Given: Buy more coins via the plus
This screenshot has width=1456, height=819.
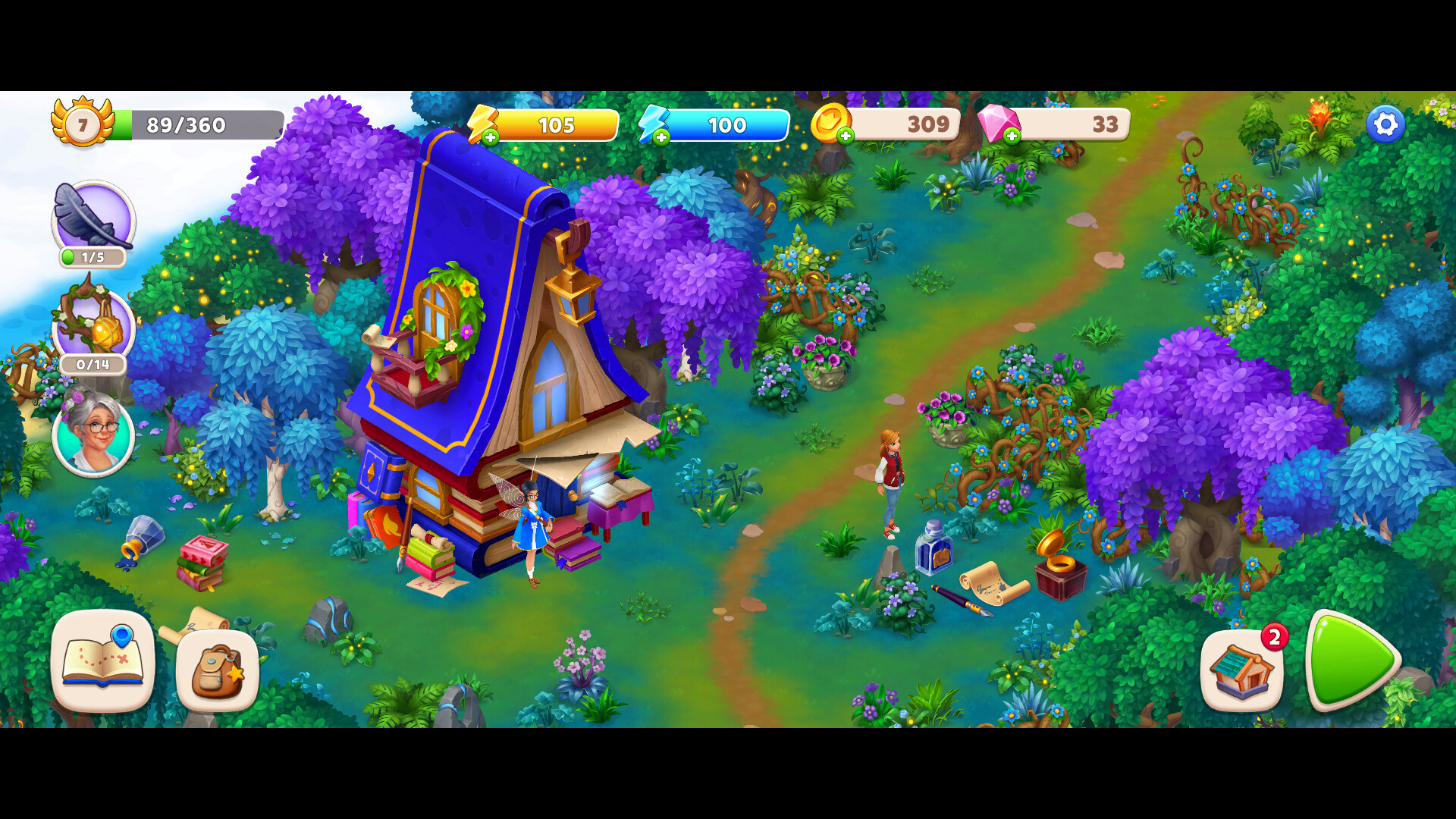Looking at the screenshot, I should [846, 136].
